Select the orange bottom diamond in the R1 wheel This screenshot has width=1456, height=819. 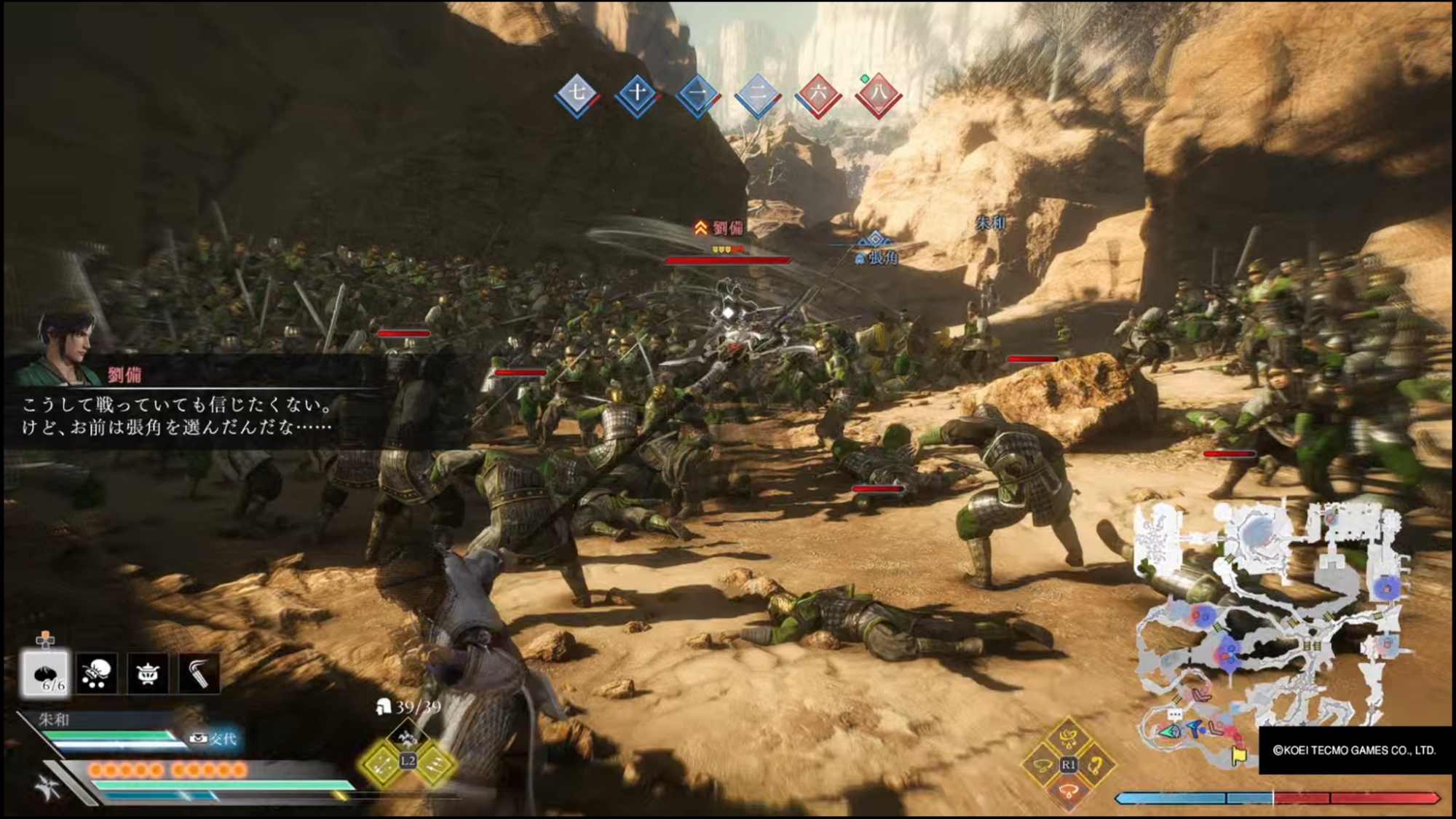tap(1068, 791)
